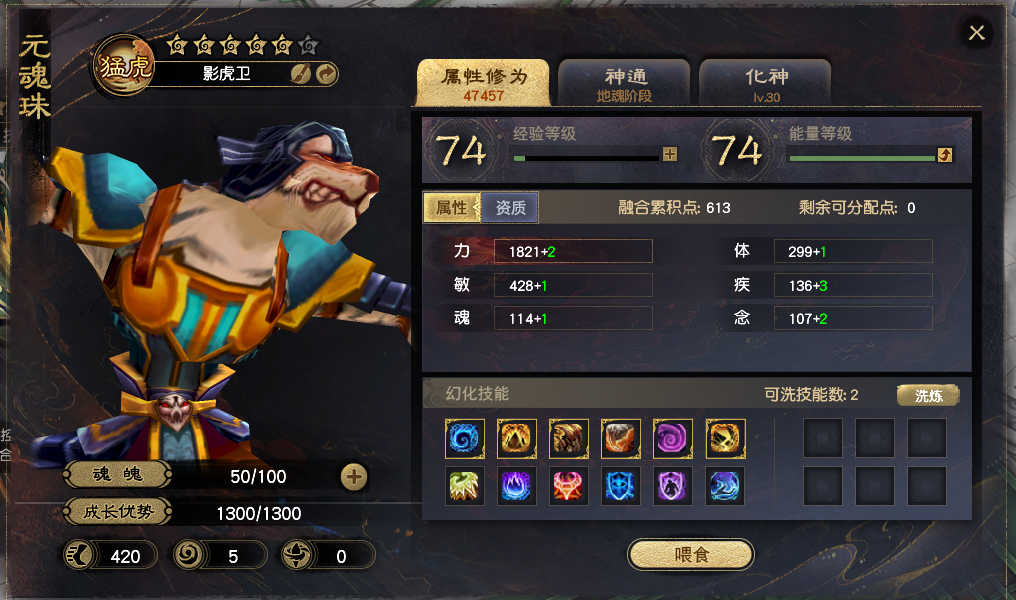Switch to the 属性修为 tab
This screenshot has height=600, width=1016.
pos(483,83)
